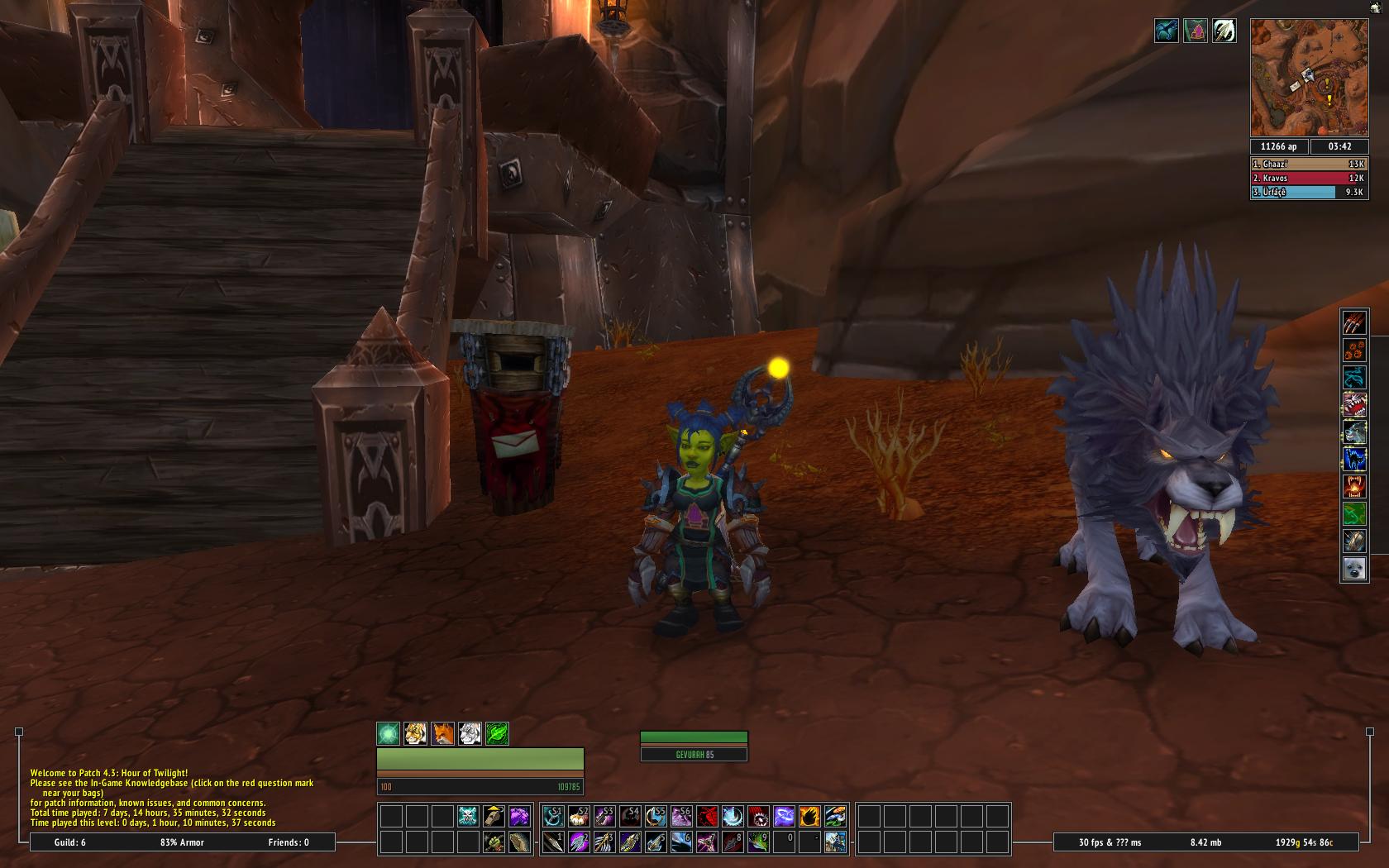Click the white arrow buff icon

1224,31
